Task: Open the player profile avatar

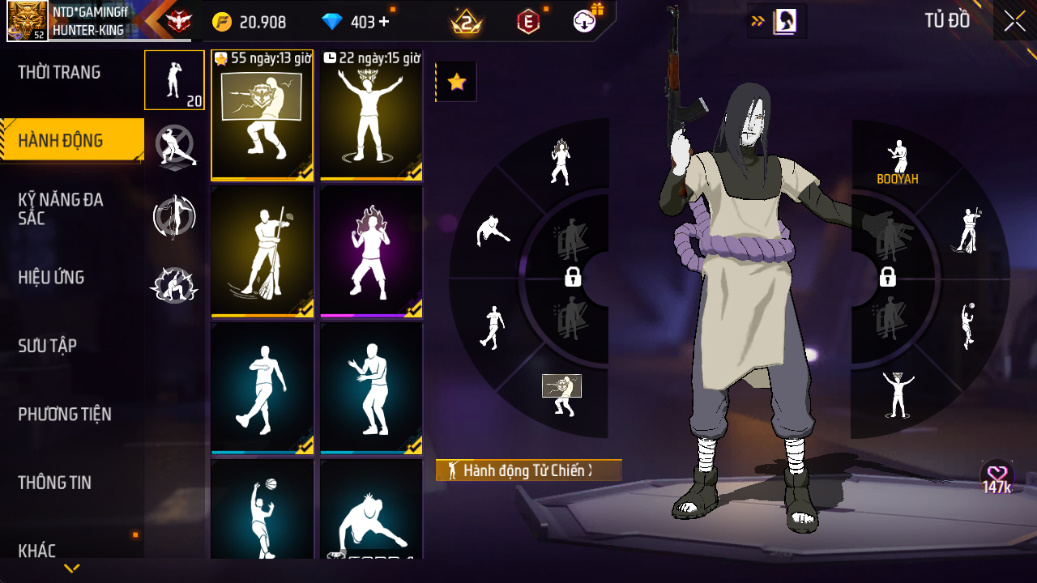Action: click(26, 21)
